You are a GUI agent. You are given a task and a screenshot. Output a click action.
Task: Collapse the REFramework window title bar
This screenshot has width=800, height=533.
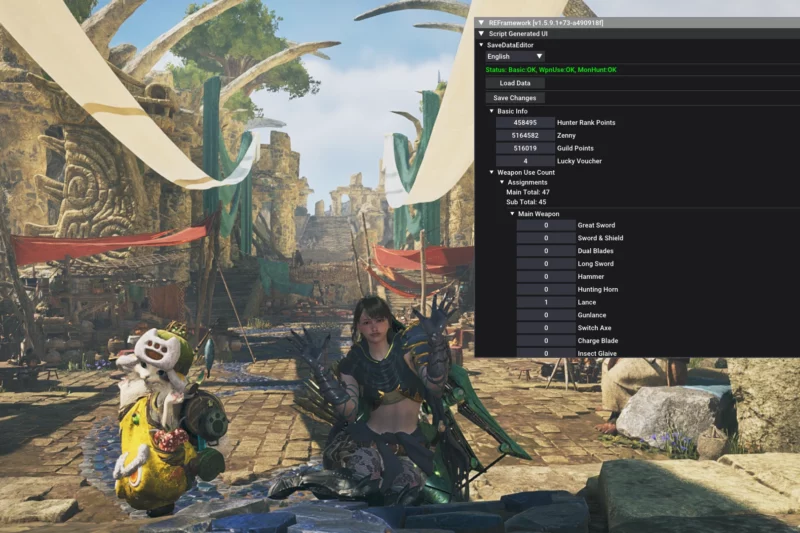(481, 22)
